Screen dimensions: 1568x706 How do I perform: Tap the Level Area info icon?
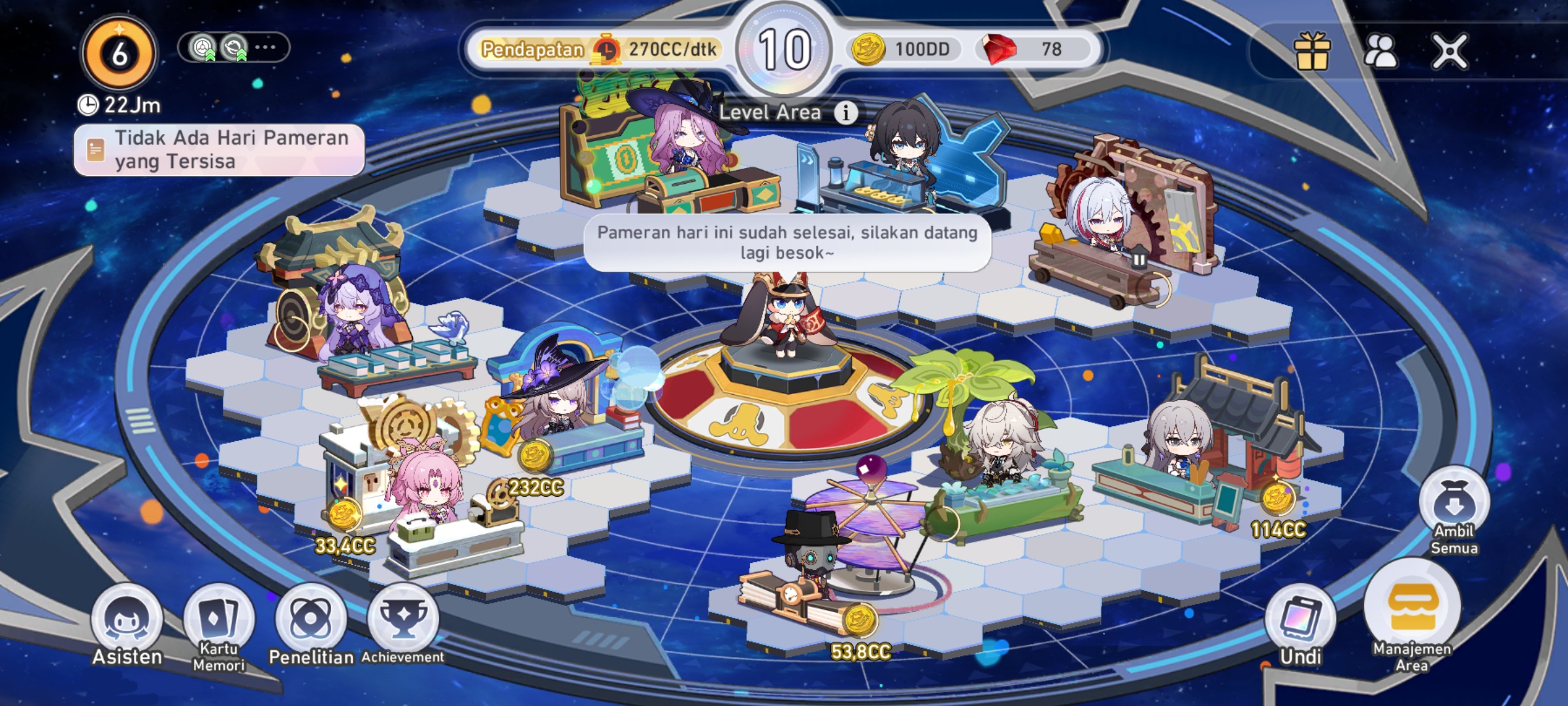[x=847, y=112]
